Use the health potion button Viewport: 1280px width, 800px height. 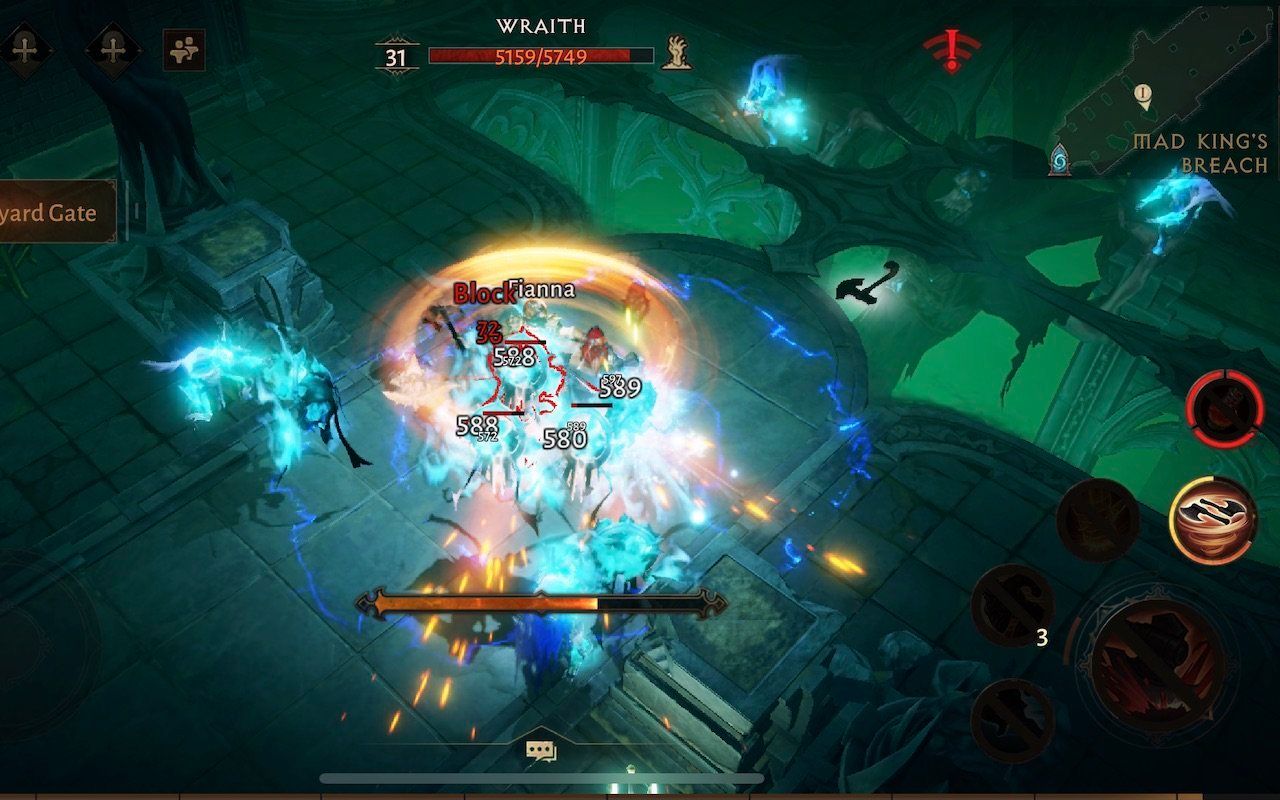(x=1224, y=409)
